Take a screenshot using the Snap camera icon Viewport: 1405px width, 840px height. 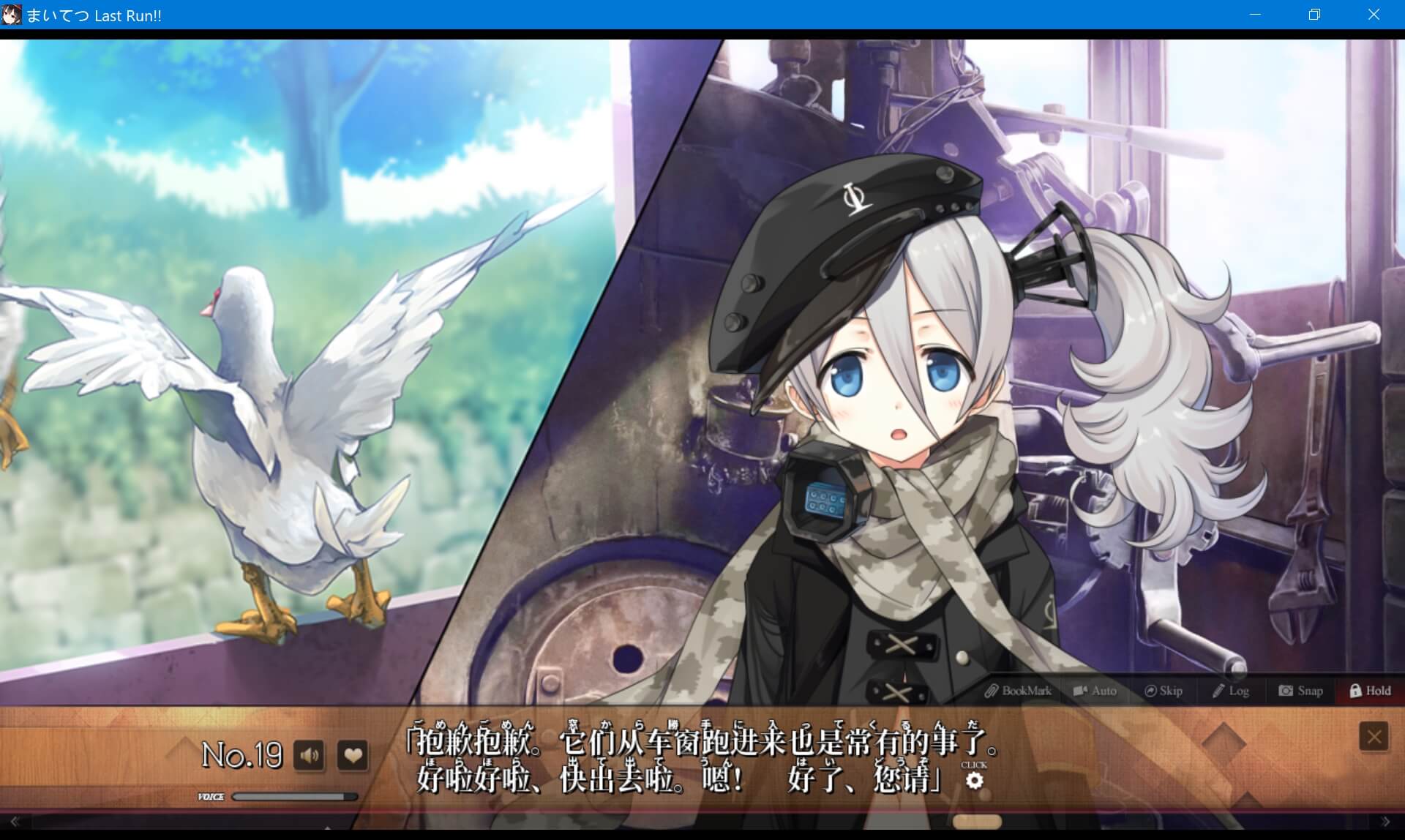coord(1301,690)
